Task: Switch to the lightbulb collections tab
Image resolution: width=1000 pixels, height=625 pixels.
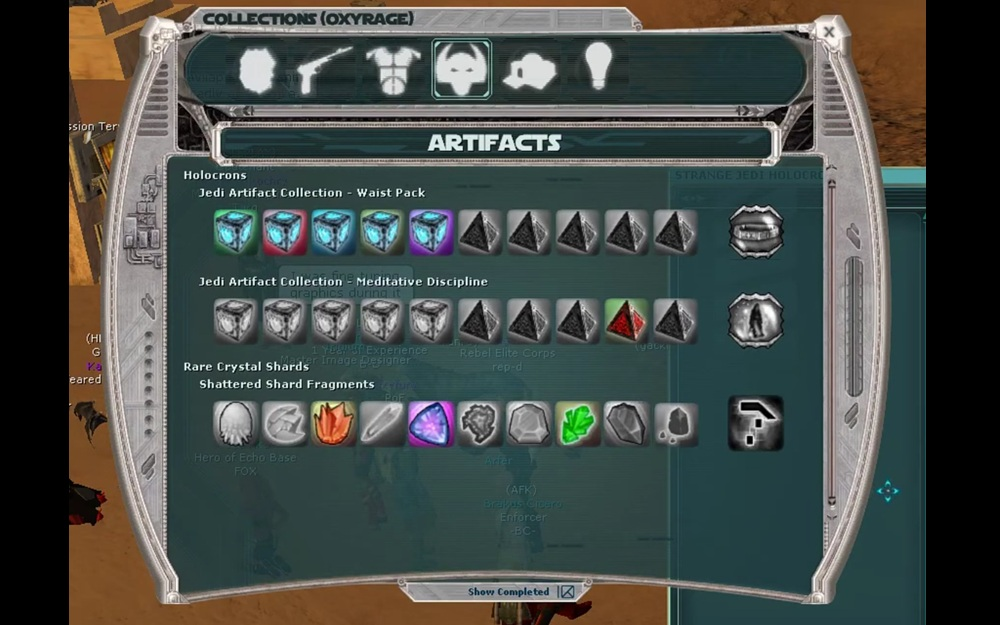Action: point(597,66)
